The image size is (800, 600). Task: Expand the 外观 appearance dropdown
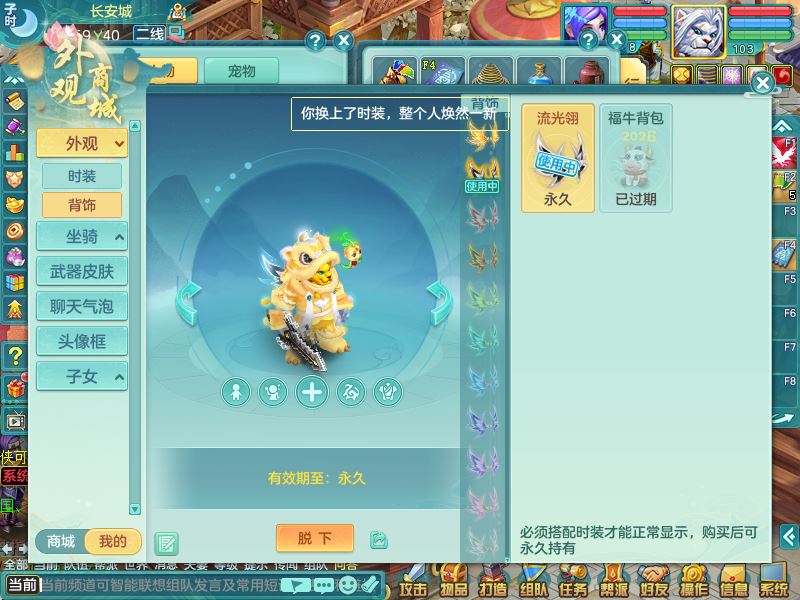click(x=82, y=143)
